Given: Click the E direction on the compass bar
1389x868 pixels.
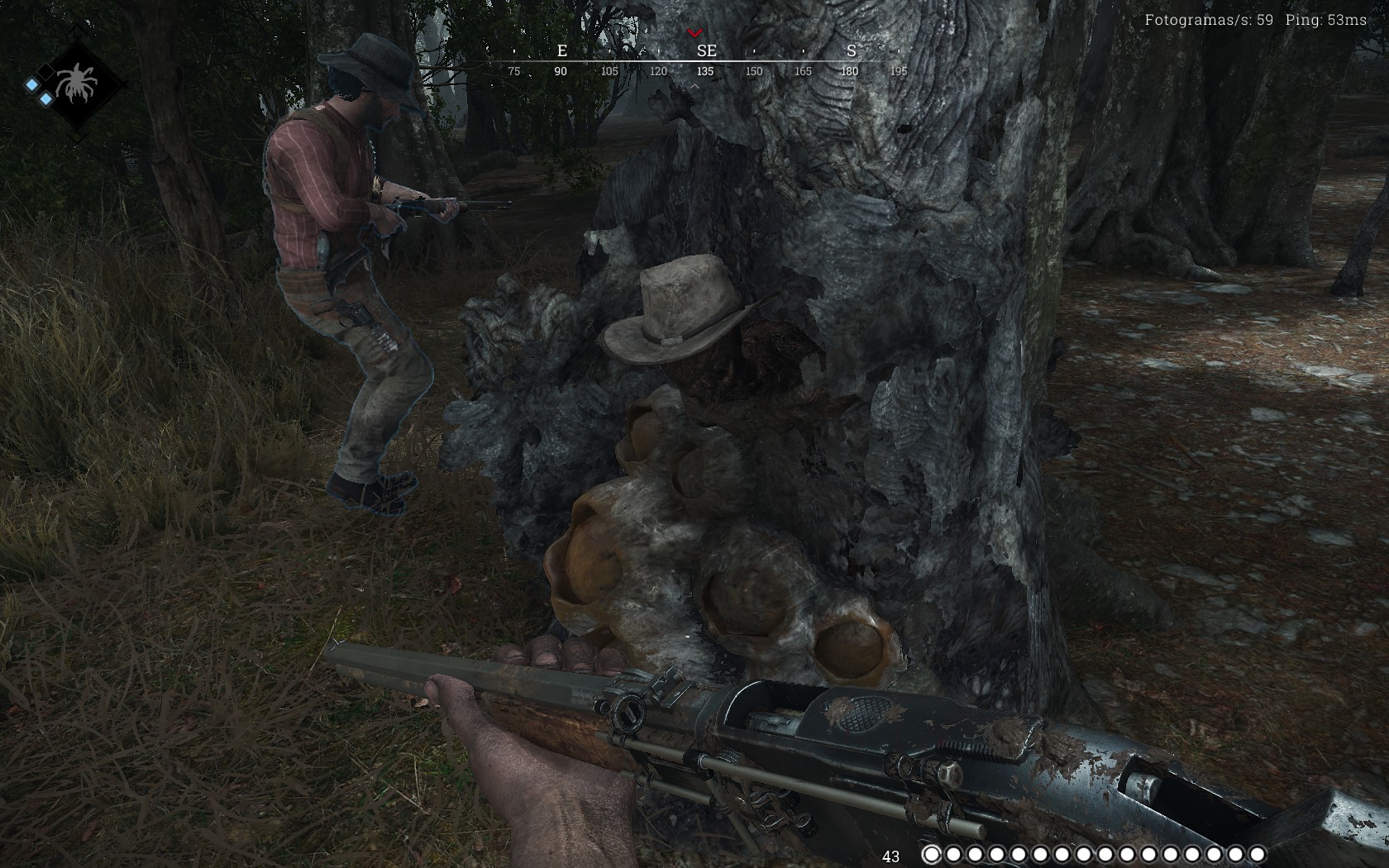Looking at the screenshot, I should (561, 50).
